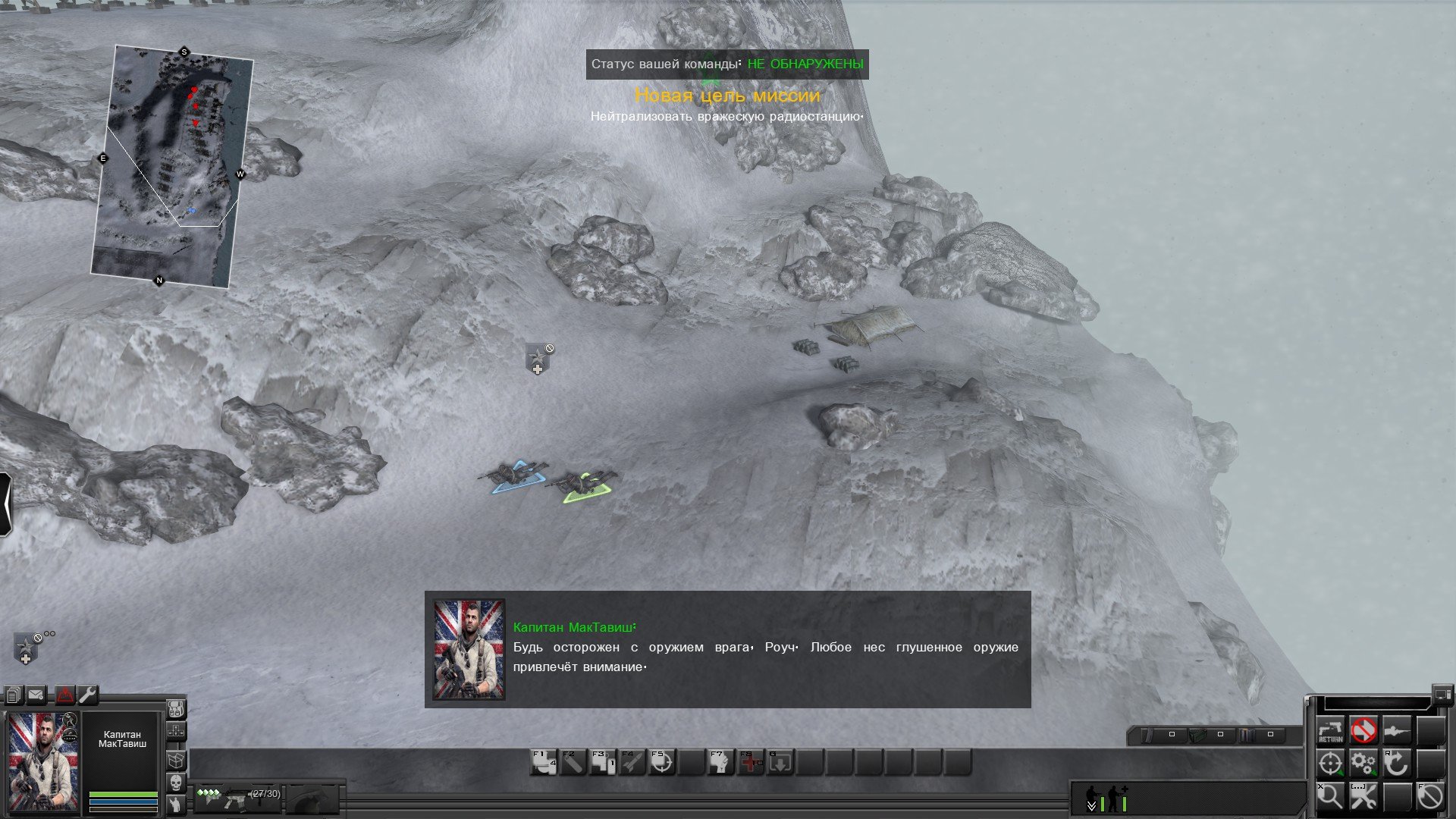Screen dimensions: 1456x819
Task: Click the tactical minimap
Action: pos(171,165)
